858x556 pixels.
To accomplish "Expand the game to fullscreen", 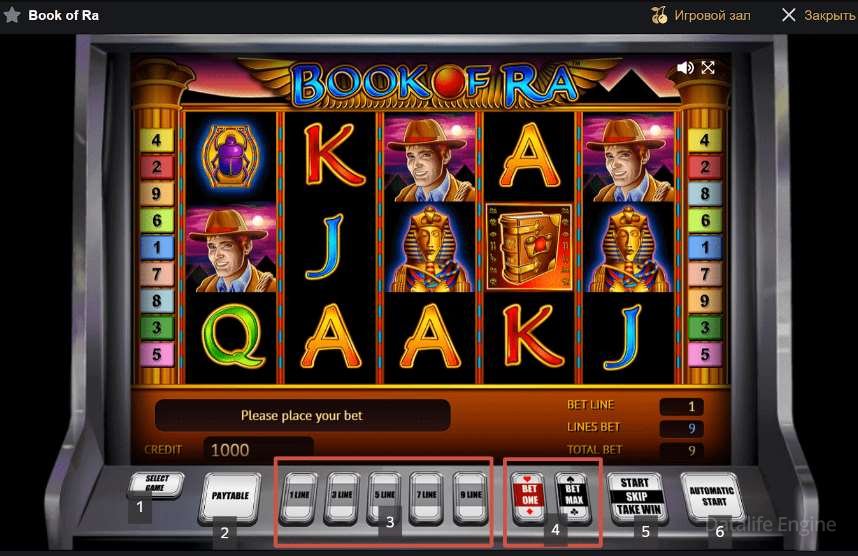I will click(708, 68).
